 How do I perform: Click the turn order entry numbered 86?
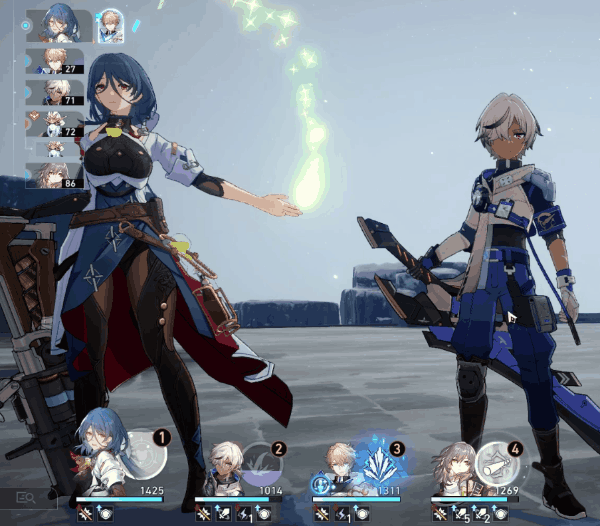(x=56, y=176)
